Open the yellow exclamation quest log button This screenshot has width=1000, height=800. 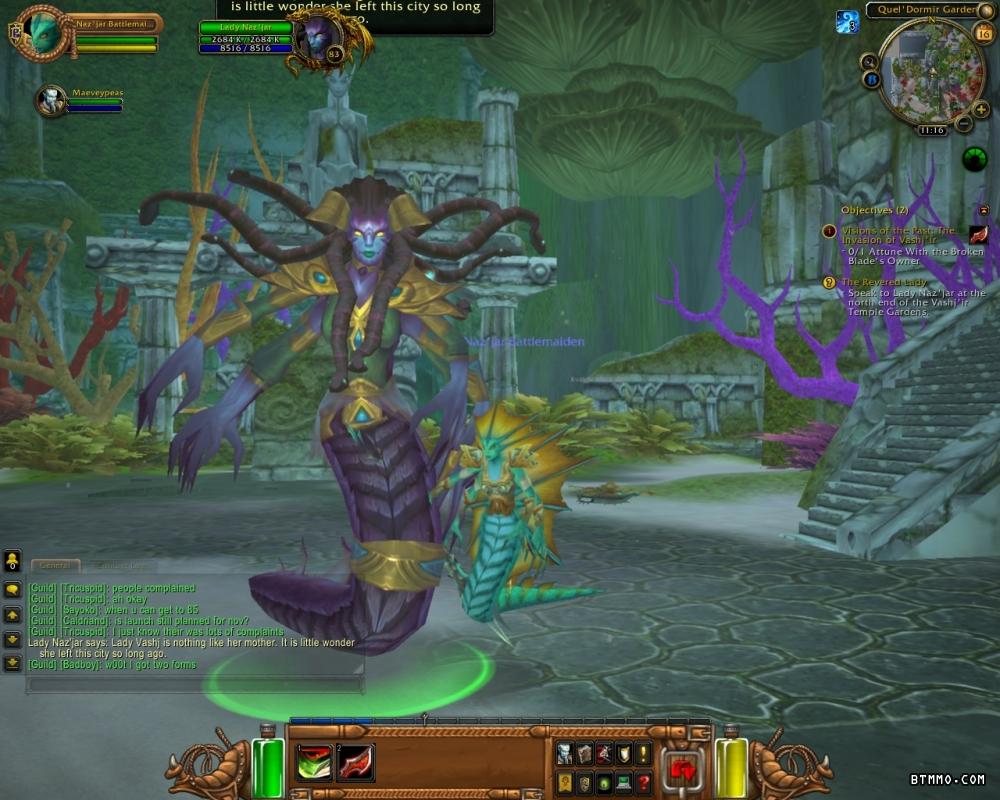click(644, 754)
